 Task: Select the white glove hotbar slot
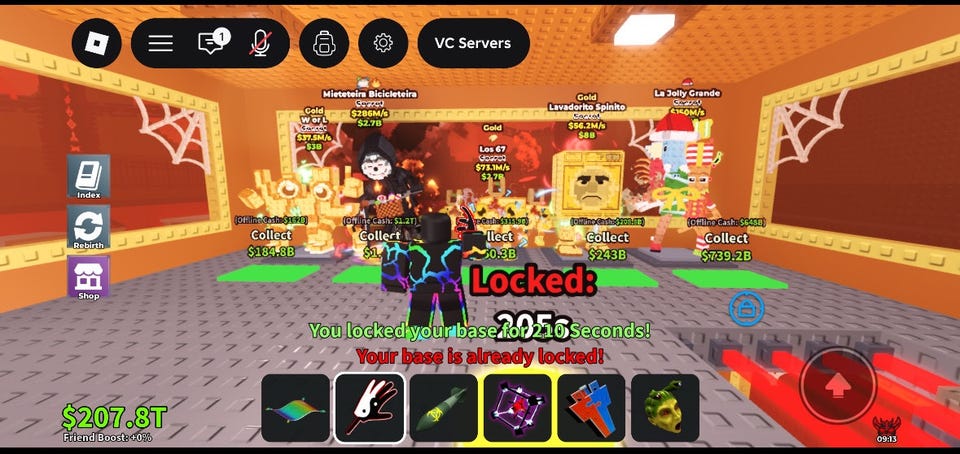[370, 408]
